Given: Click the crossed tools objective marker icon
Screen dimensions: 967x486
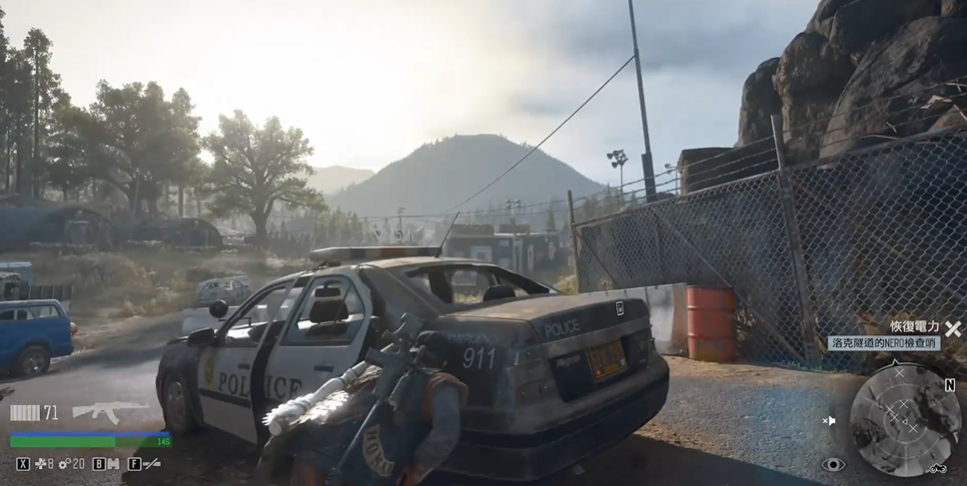Looking at the screenshot, I should 952,328.
